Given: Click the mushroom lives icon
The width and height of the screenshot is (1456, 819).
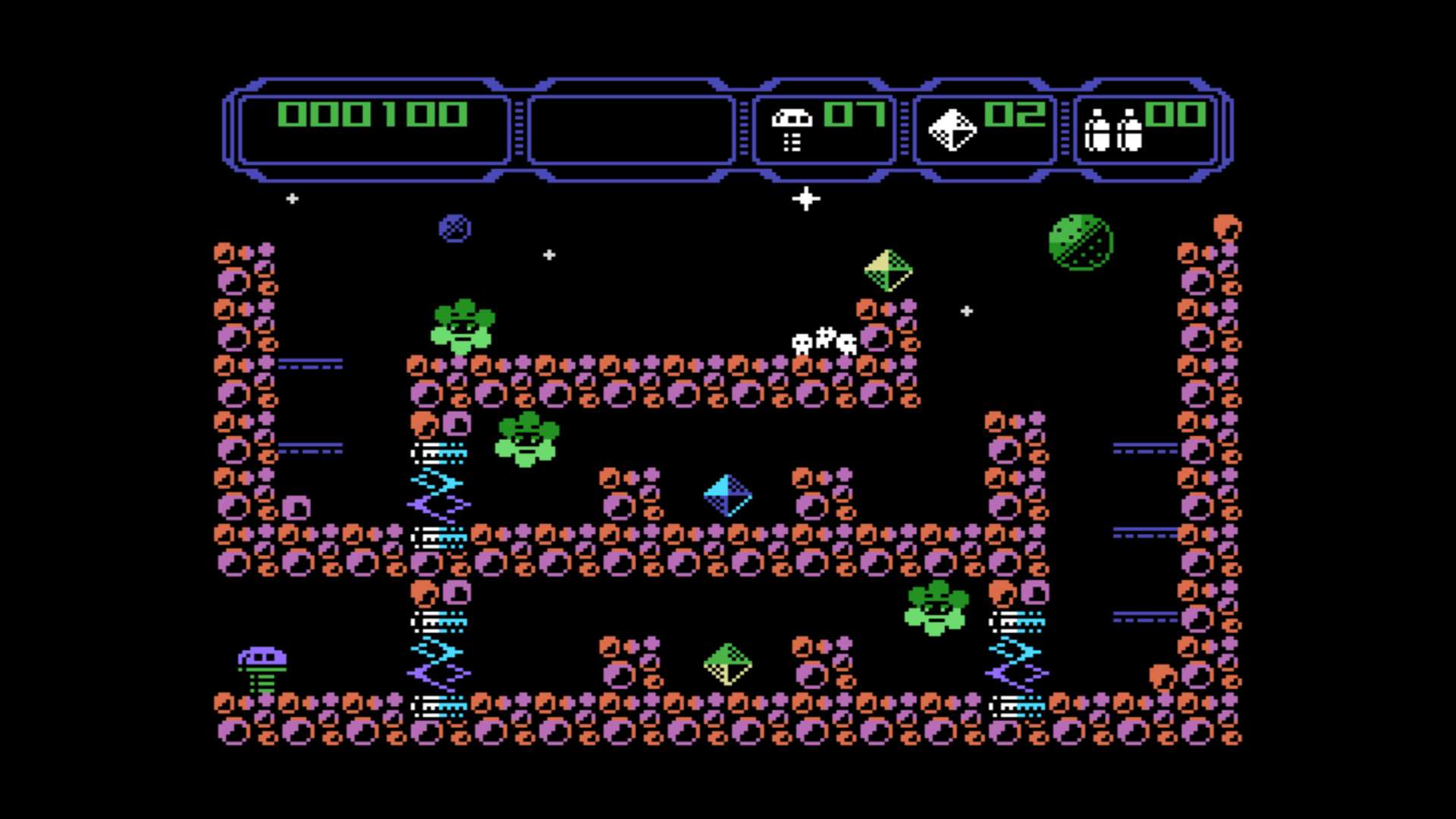Looking at the screenshot, I should 791,128.
